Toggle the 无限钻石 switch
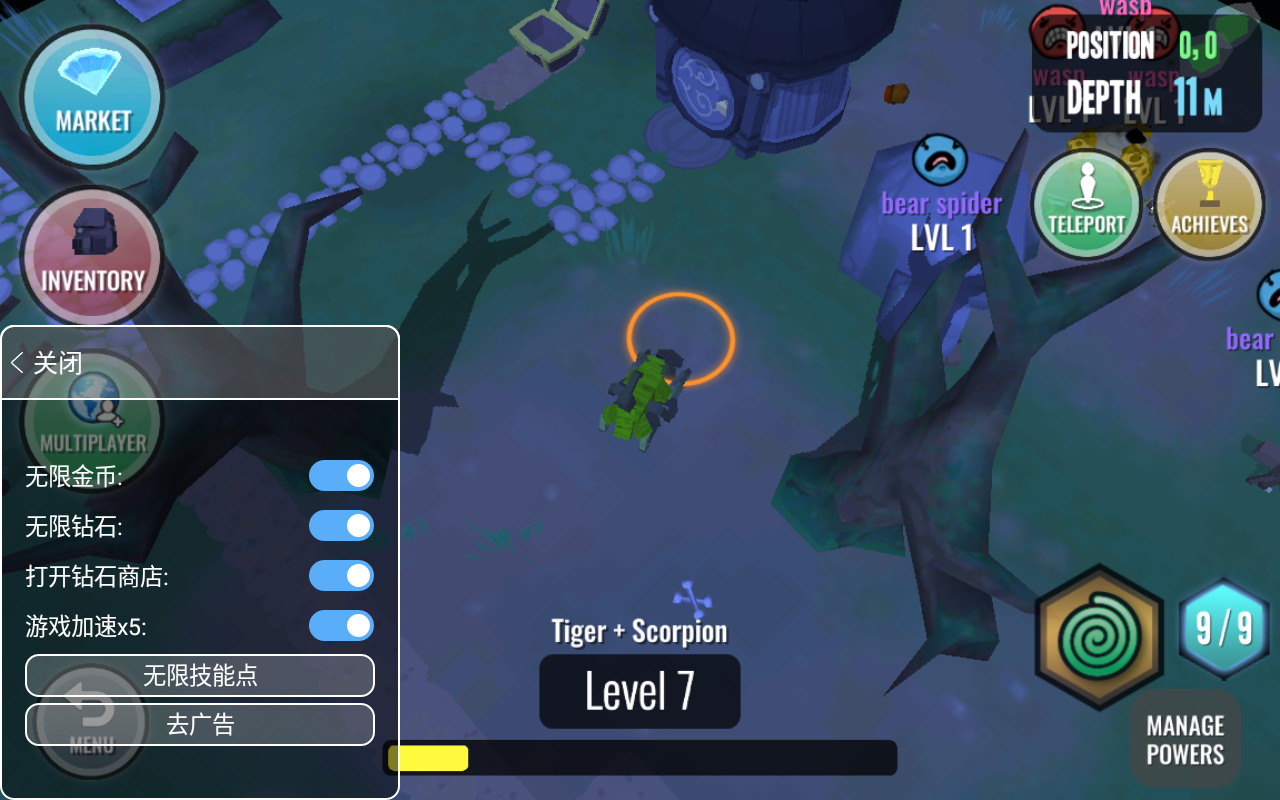Image resolution: width=1280 pixels, height=800 pixels. (x=341, y=526)
